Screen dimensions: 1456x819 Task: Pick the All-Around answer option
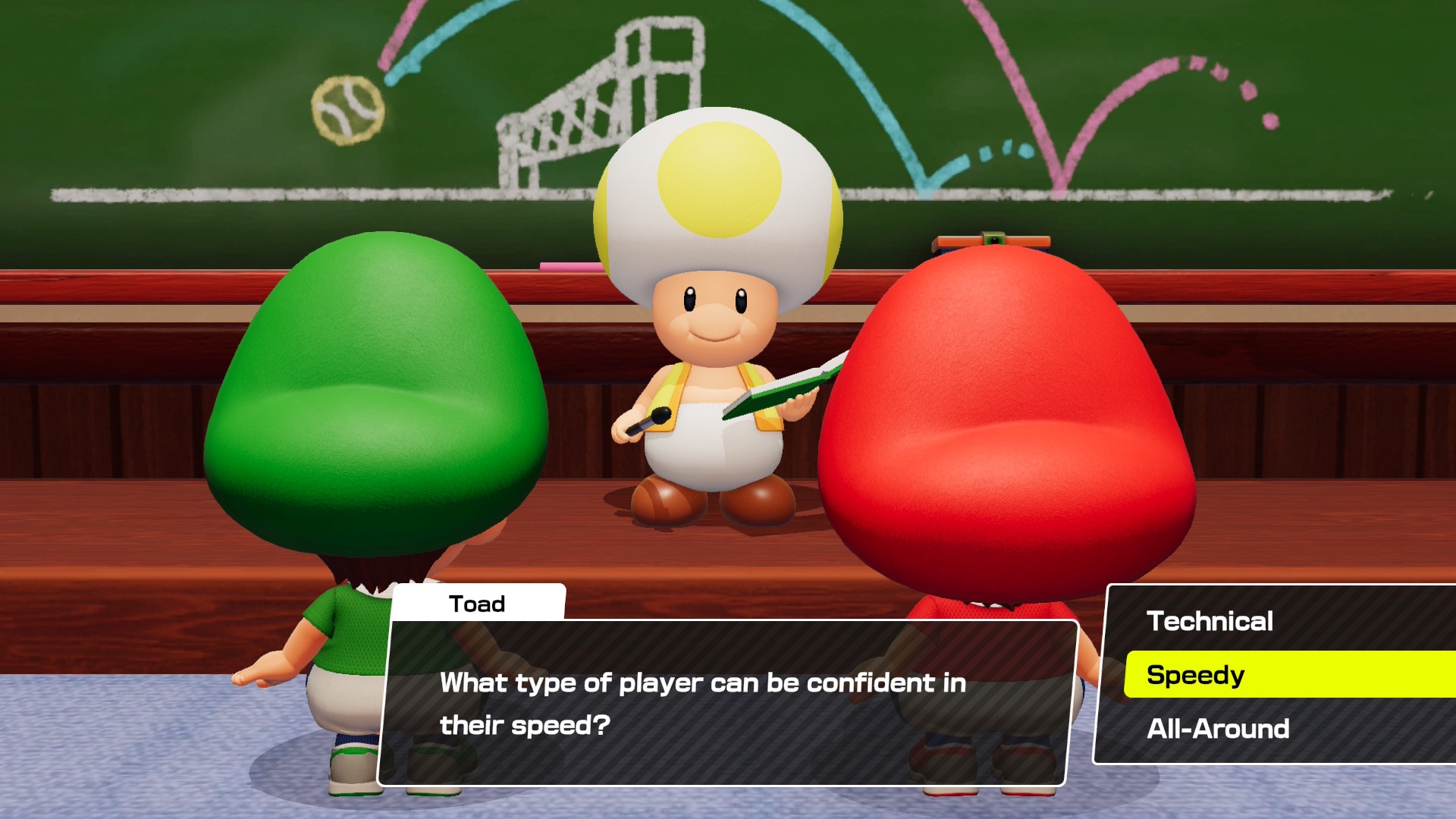(x=1218, y=729)
